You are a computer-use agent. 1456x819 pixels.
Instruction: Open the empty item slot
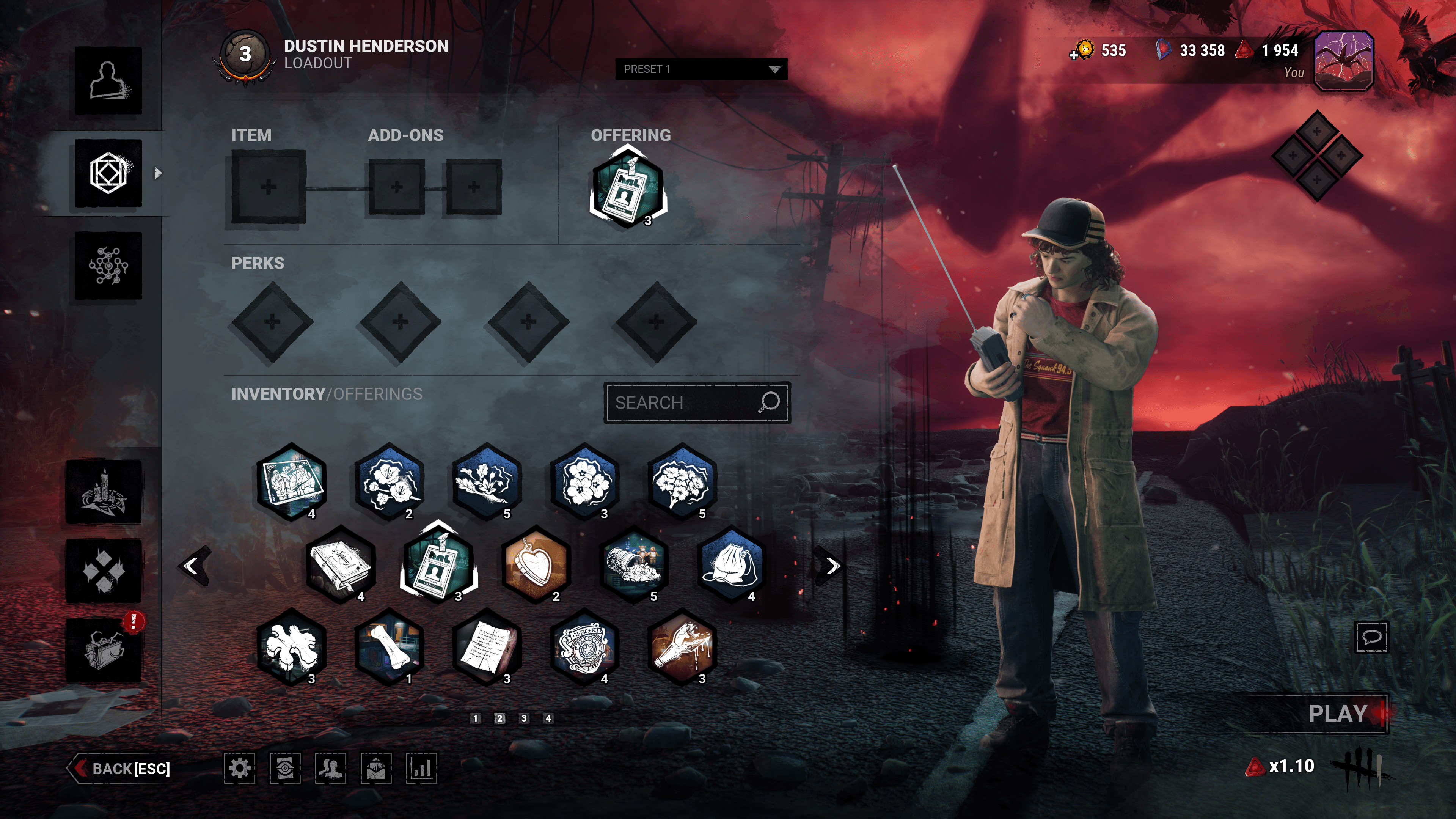click(269, 187)
